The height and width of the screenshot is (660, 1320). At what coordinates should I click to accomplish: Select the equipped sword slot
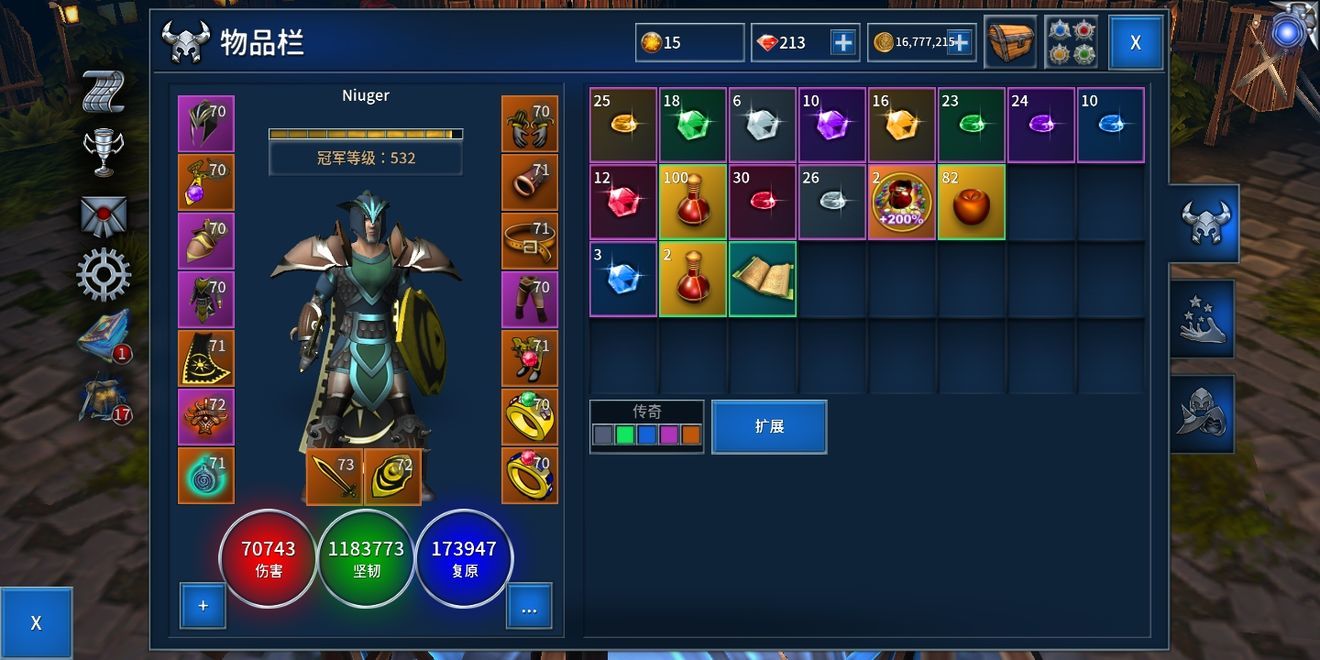334,477
